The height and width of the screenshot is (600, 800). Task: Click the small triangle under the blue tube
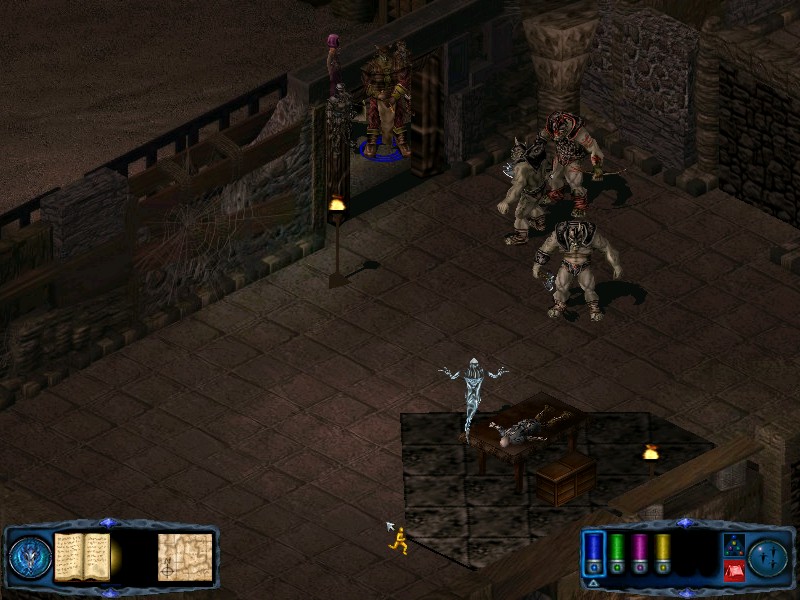pos(594,582)
